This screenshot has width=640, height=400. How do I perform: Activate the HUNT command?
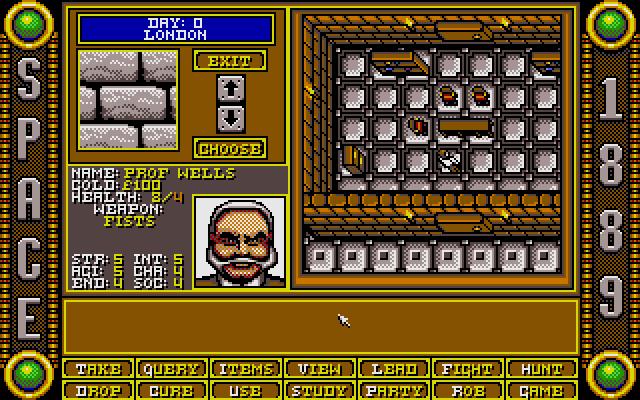(542, 369)
